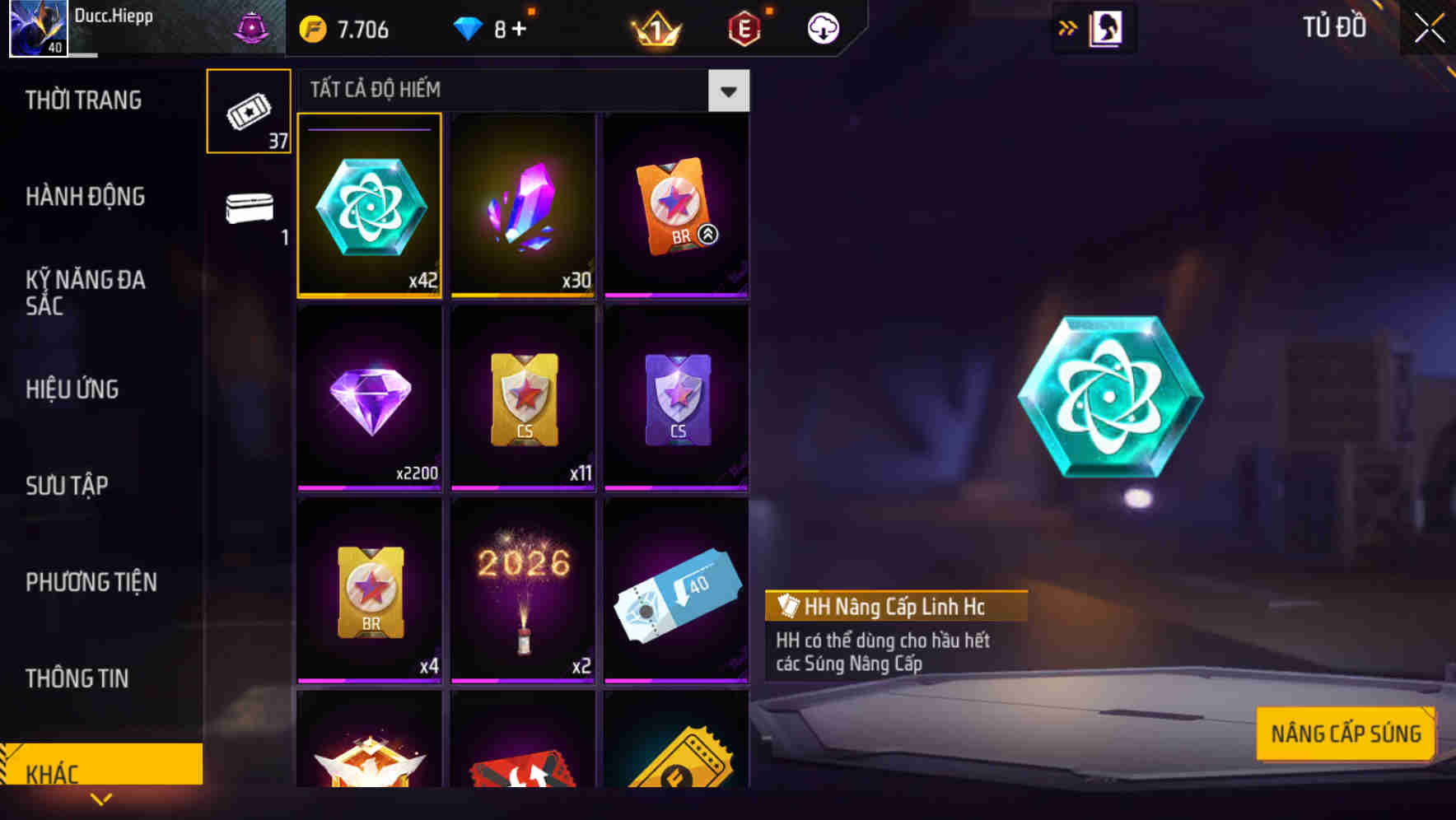Open the cloud download icon
The image size is (1456, 820).
(x=821, y=28)
